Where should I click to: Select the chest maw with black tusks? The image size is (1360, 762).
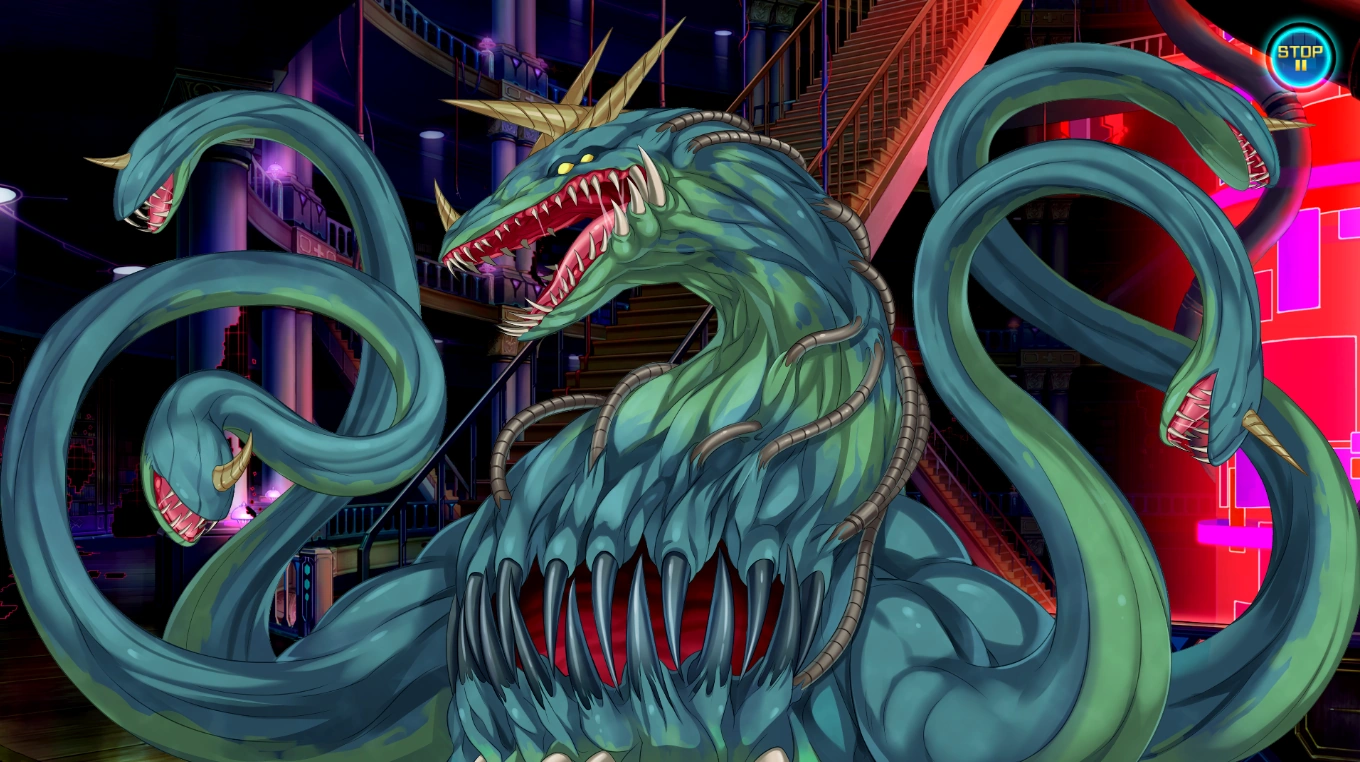click(x=650, y=620)
